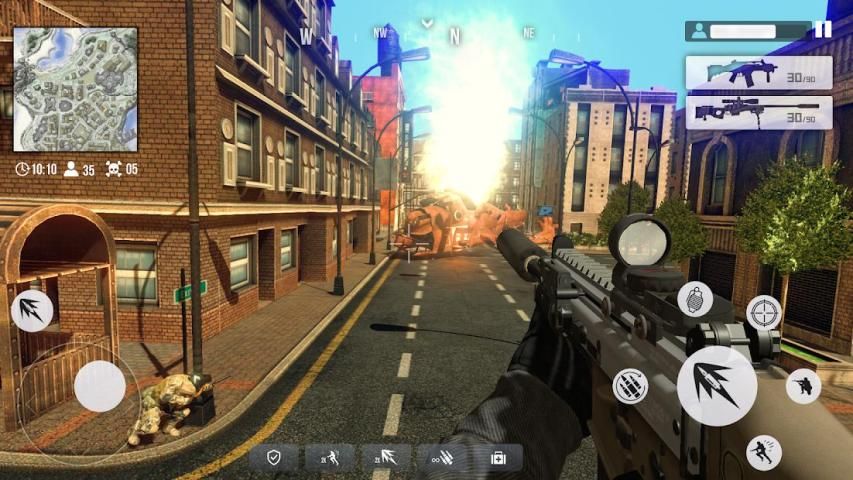Tap the small left-side fire button
The height and width of the screenshot is (480, 853).
click(x=31, y=311)
